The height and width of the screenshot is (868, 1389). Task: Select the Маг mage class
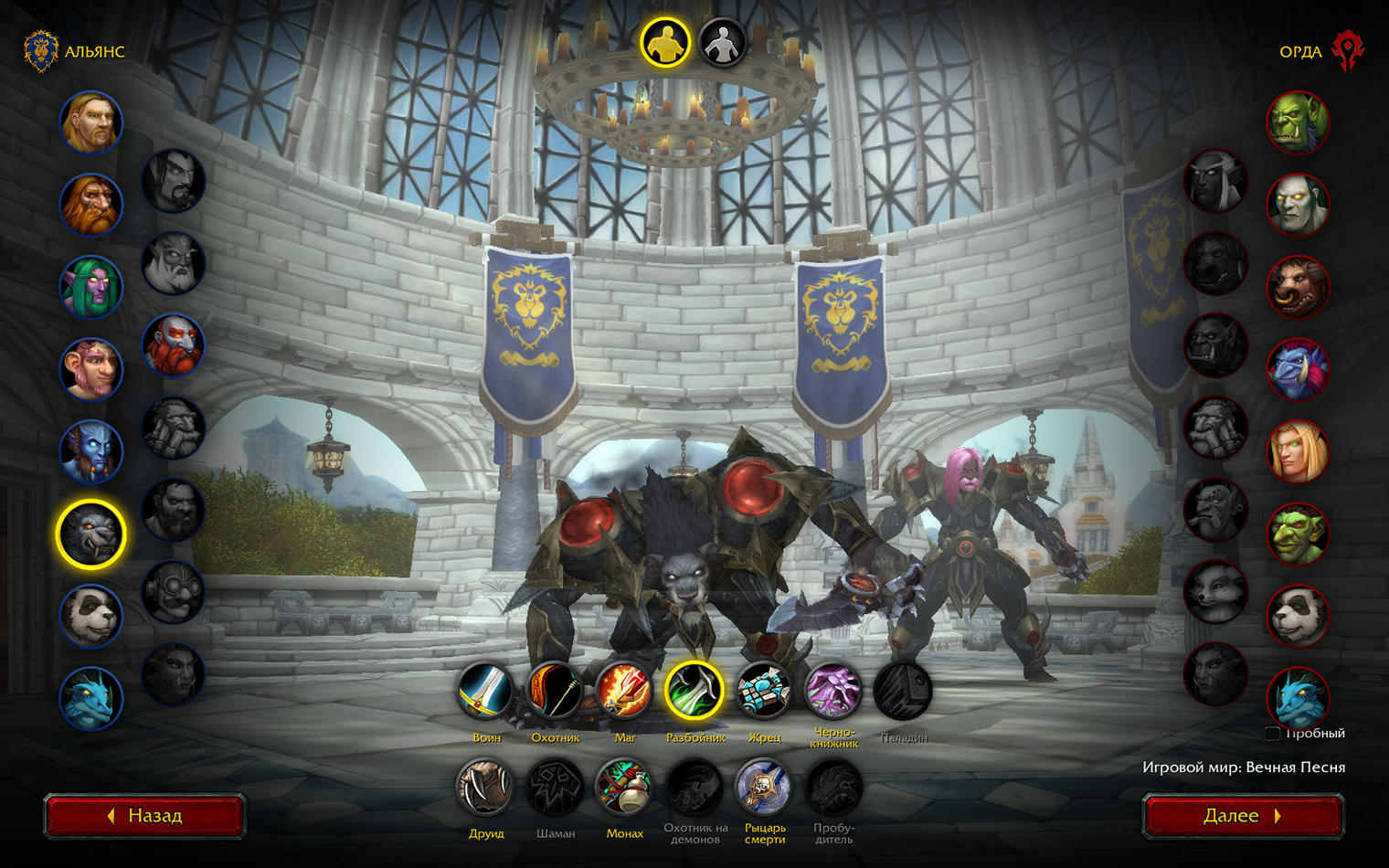point(624,692)
